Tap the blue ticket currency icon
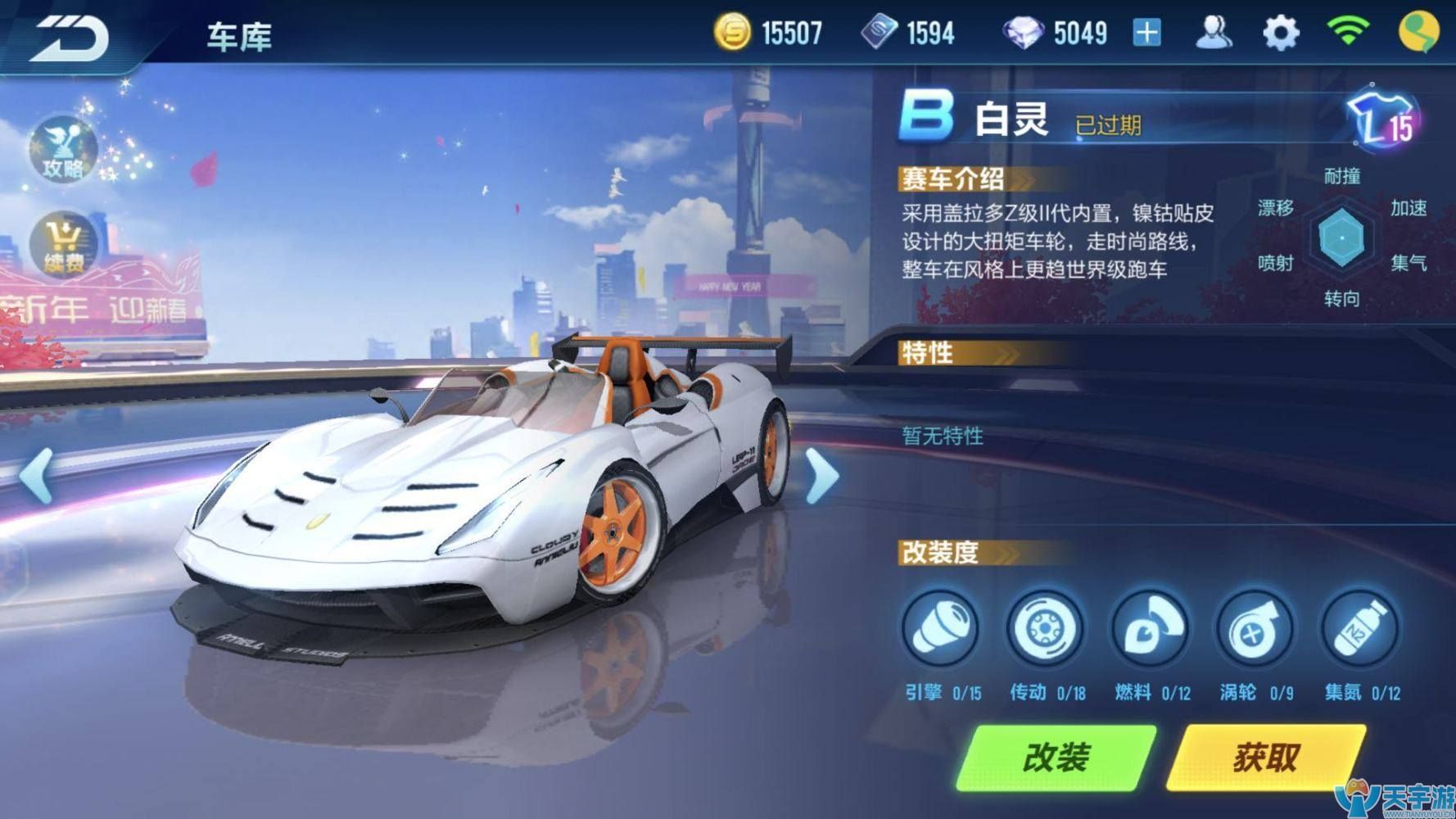This screenshot has width=1456, height=819. 879,34
